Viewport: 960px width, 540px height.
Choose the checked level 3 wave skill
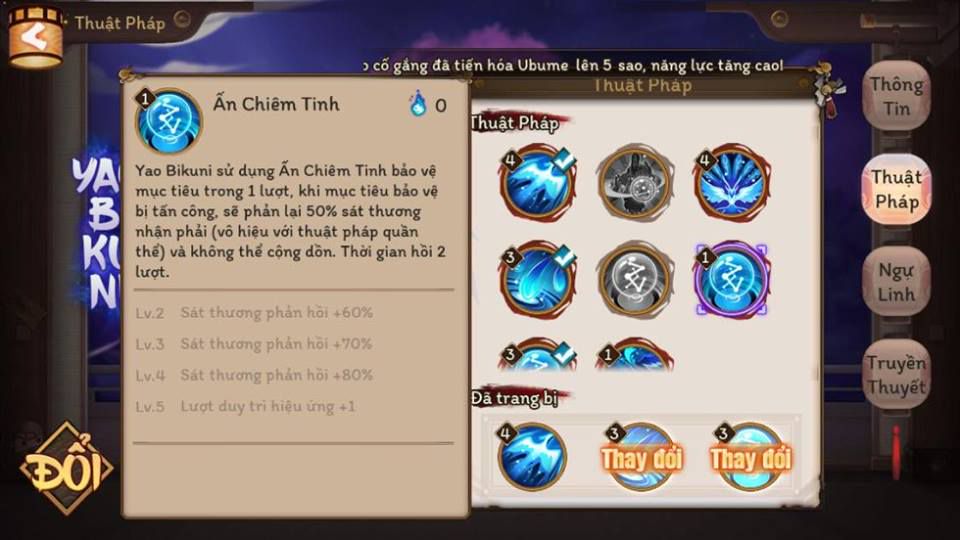(536, 280)
